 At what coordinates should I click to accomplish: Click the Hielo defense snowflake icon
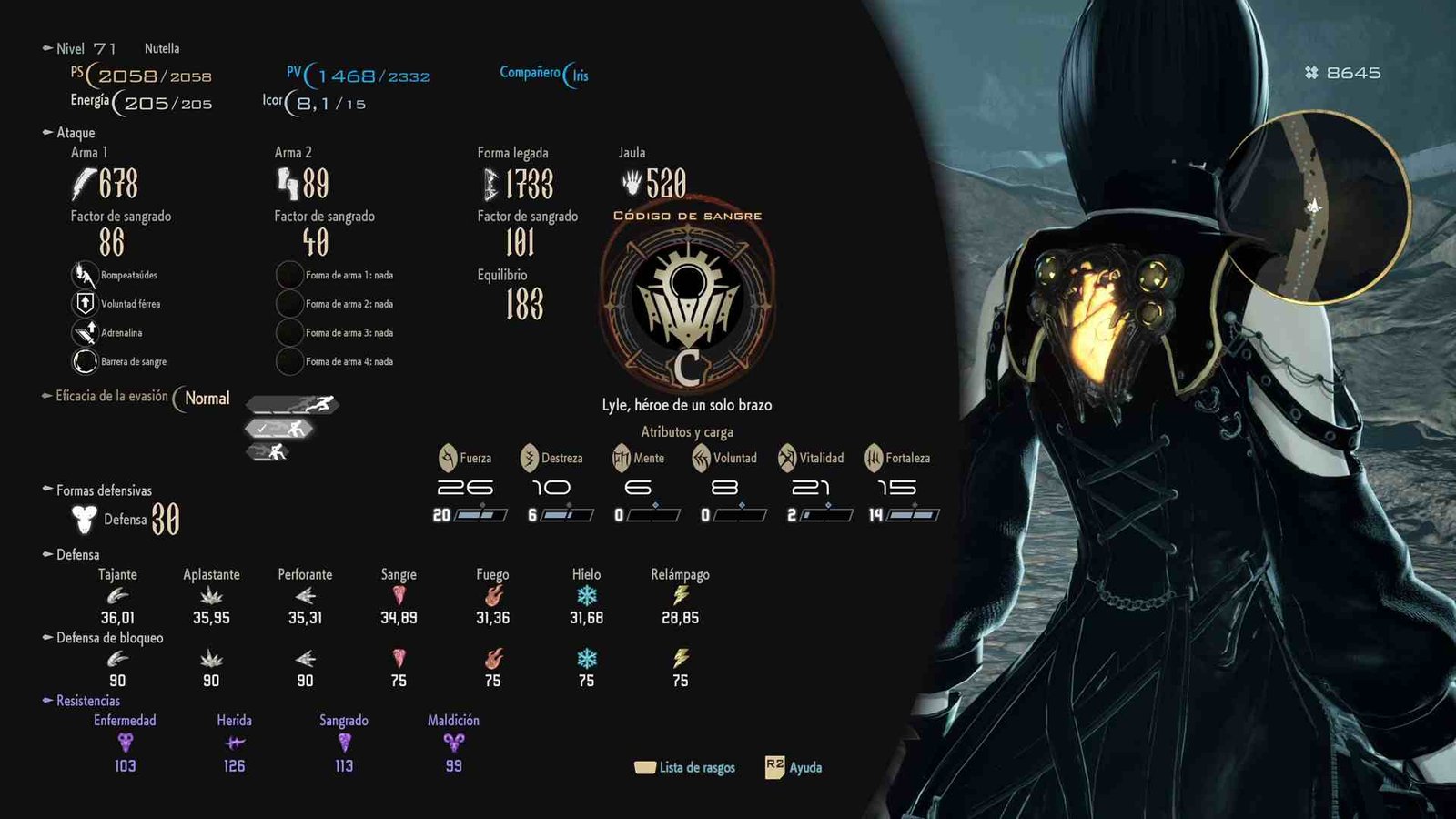[x=587, y=596]
